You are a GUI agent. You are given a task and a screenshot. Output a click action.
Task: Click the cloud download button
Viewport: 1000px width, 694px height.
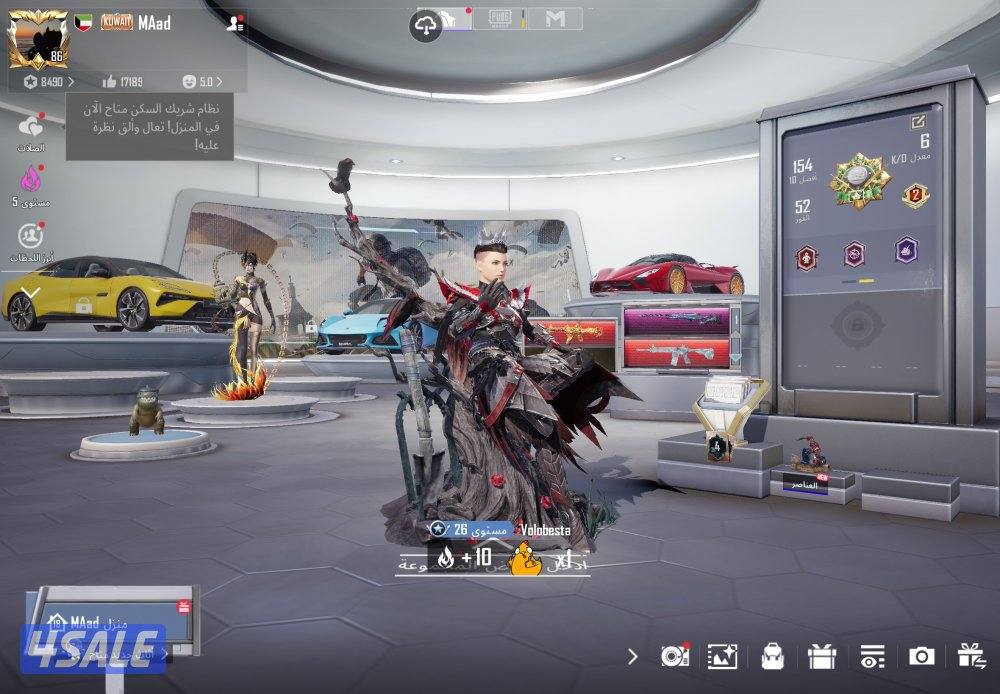427,26
